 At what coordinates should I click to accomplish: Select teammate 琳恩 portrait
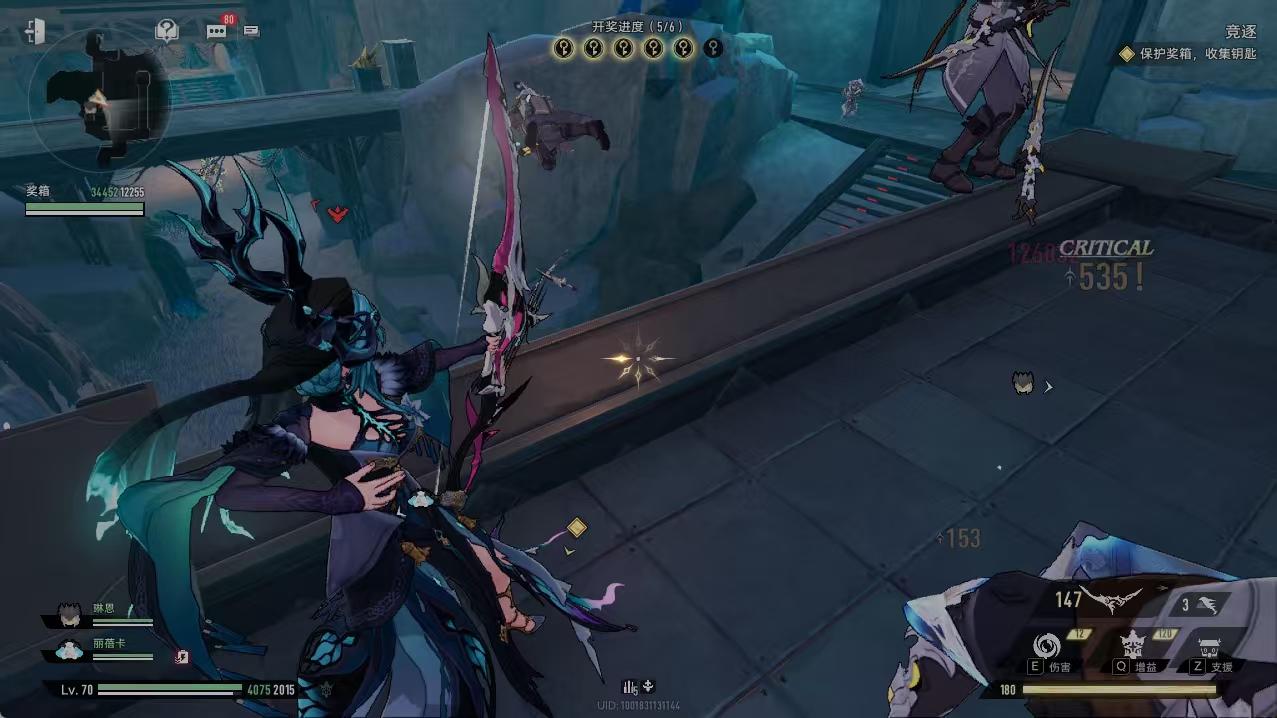click(x=69, y=613)
